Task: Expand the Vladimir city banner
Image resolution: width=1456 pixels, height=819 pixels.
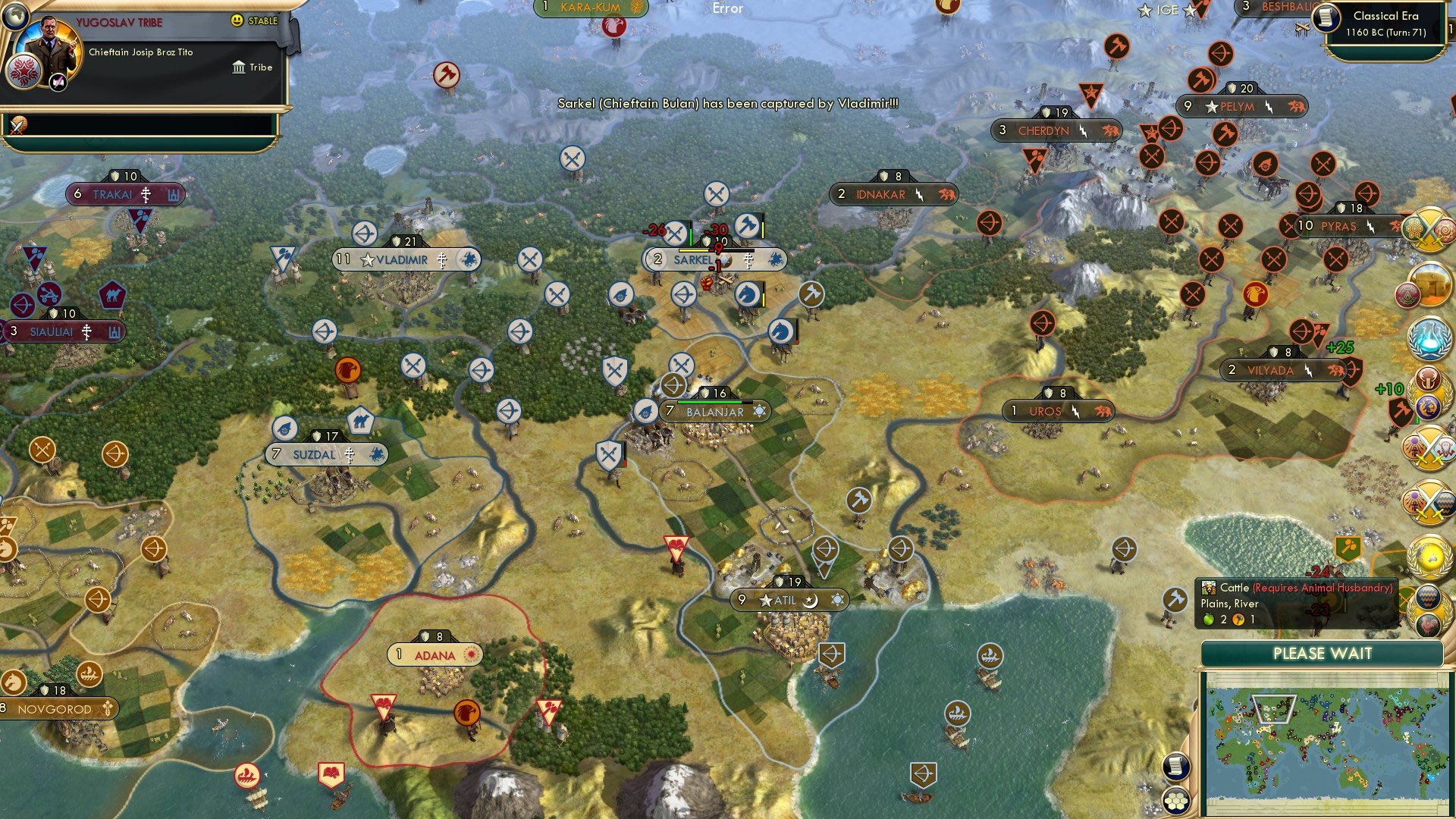Action: (x=406, y=259)
